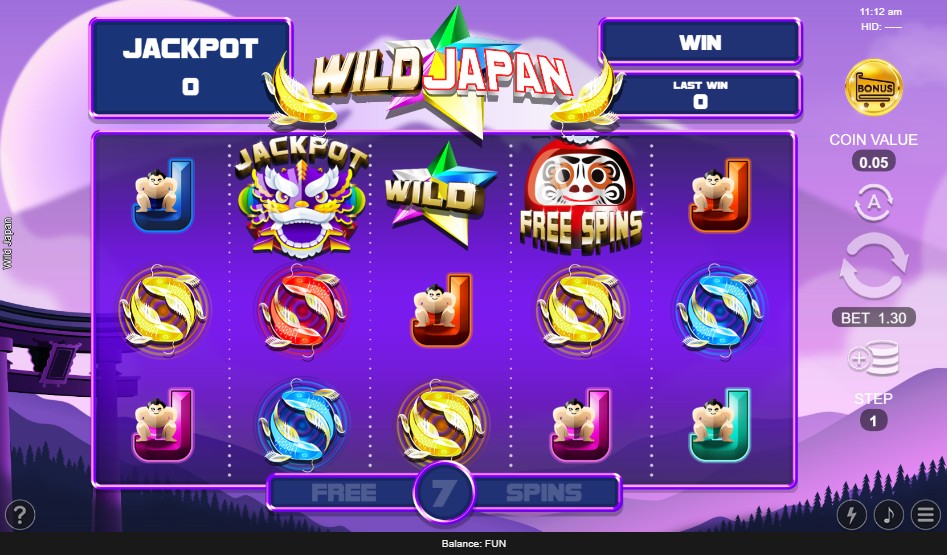Change the coin value 0.05 setting
This screenshot has width=947, height=555.
click(x=873, y=161)
